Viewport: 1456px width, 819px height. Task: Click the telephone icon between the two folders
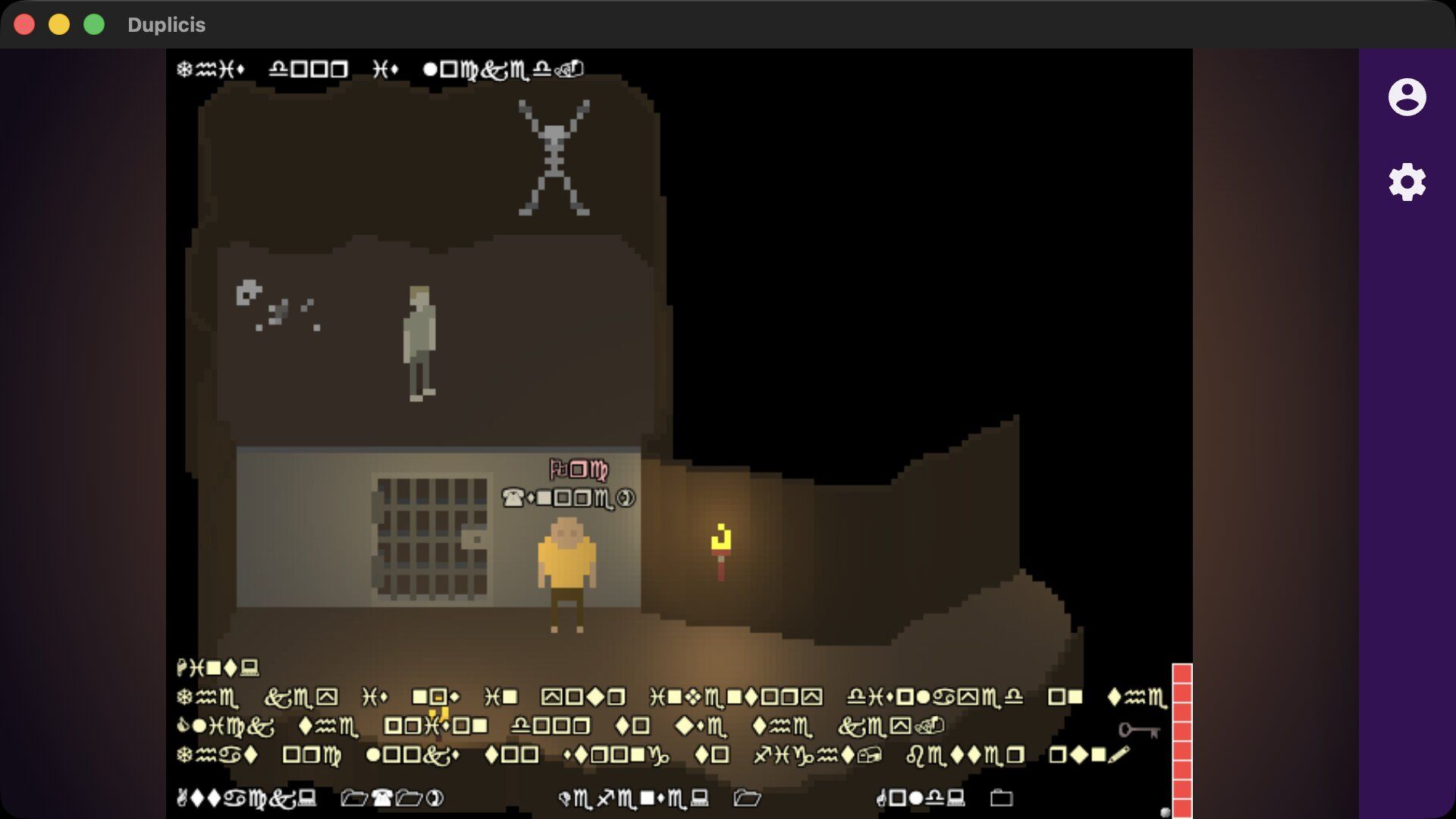[384, 798]
